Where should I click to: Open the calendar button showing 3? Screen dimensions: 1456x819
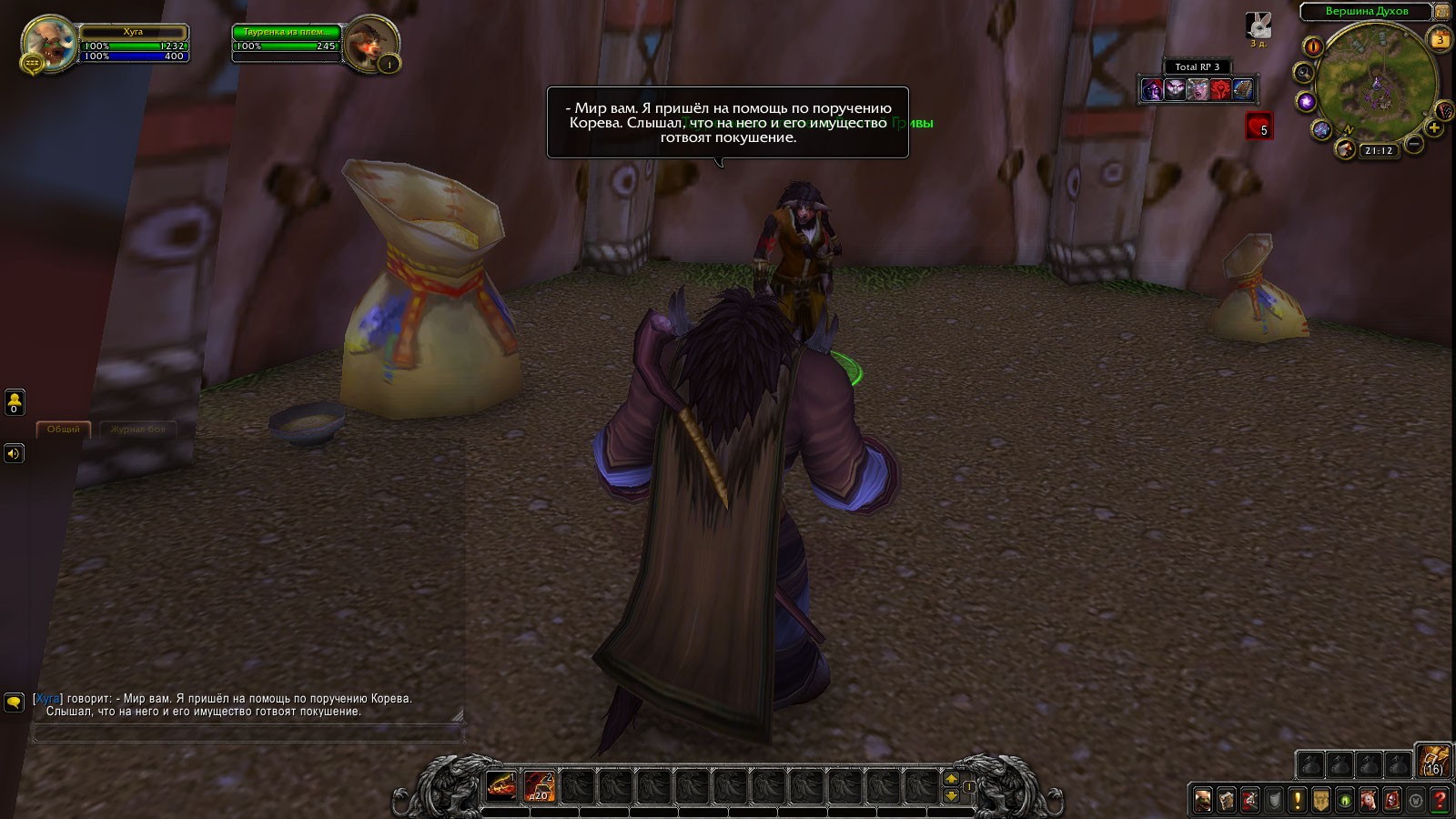tap(1441, 39)
